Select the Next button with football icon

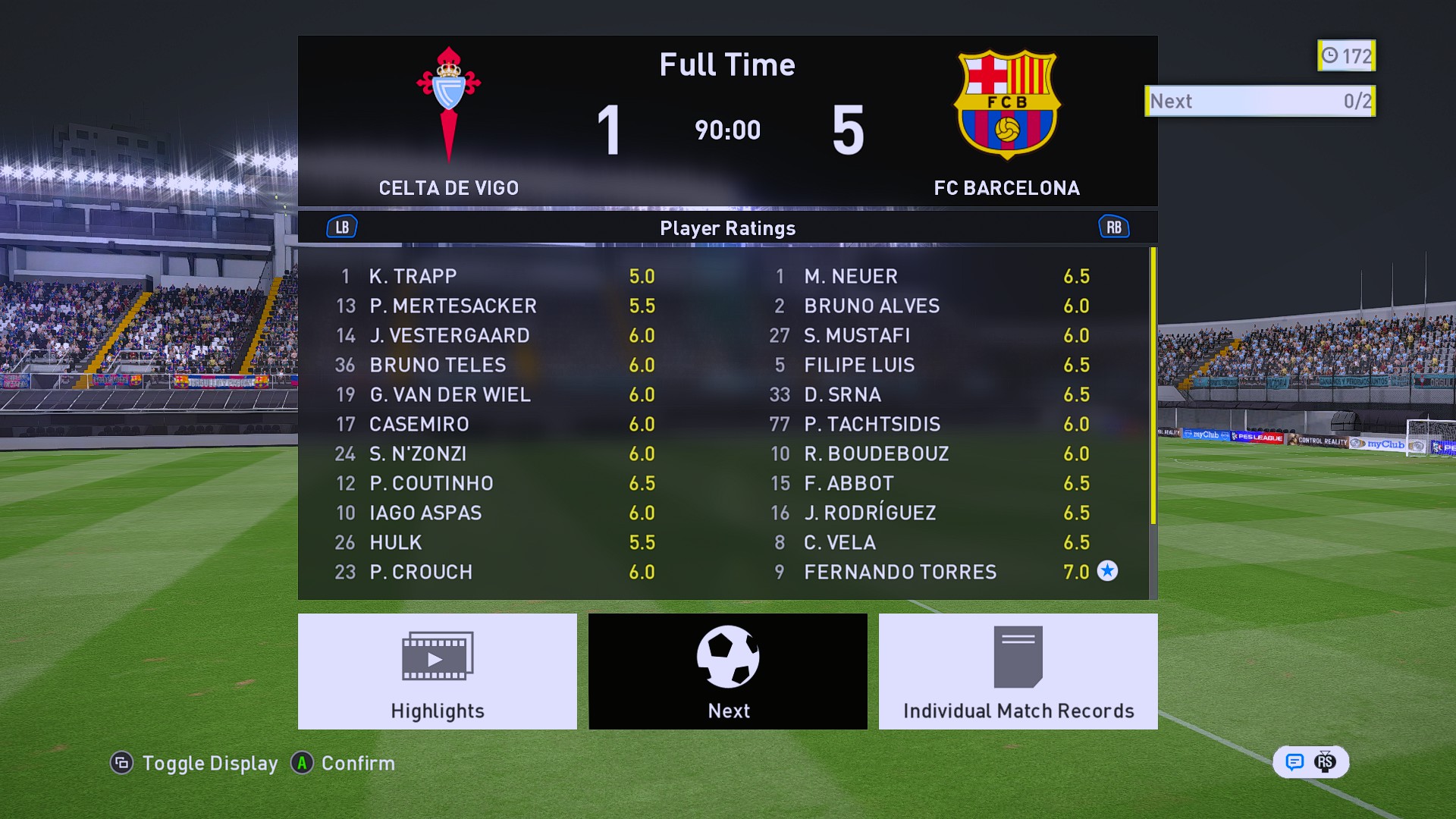(727, 671)
